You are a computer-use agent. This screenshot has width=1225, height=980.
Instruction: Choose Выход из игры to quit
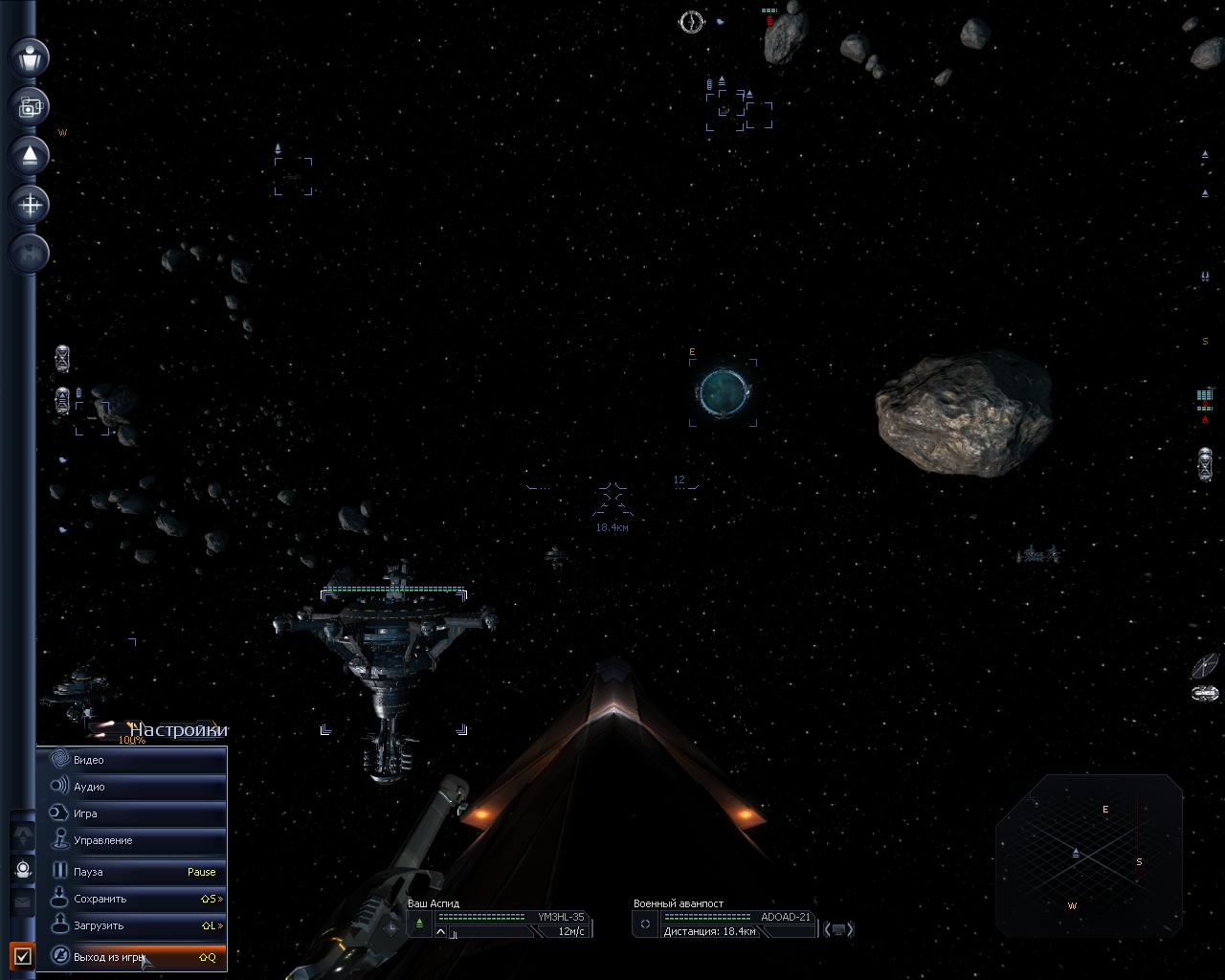coord(131,956)
